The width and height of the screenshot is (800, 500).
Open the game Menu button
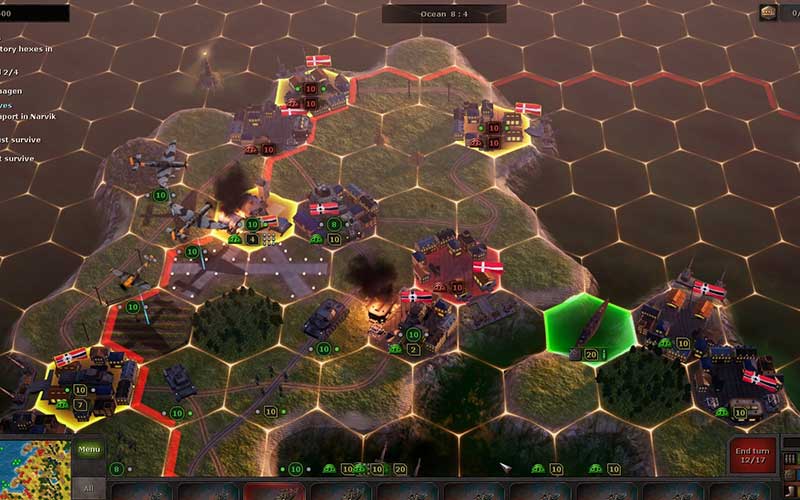(x=90, y=450)
